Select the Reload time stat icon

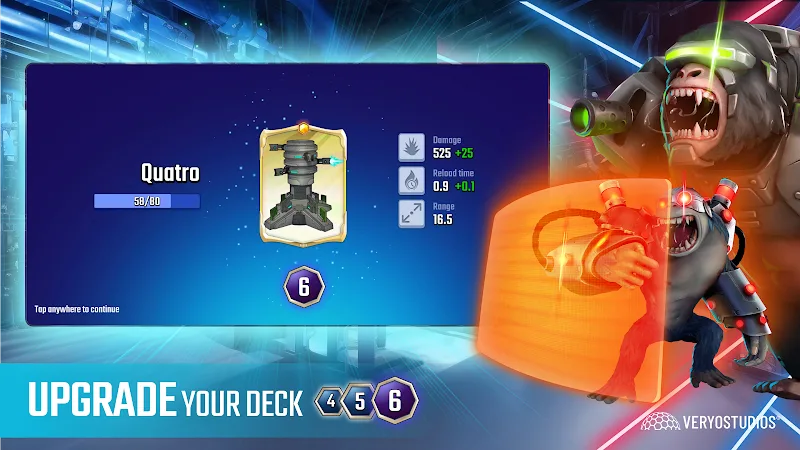pos(412,180)
